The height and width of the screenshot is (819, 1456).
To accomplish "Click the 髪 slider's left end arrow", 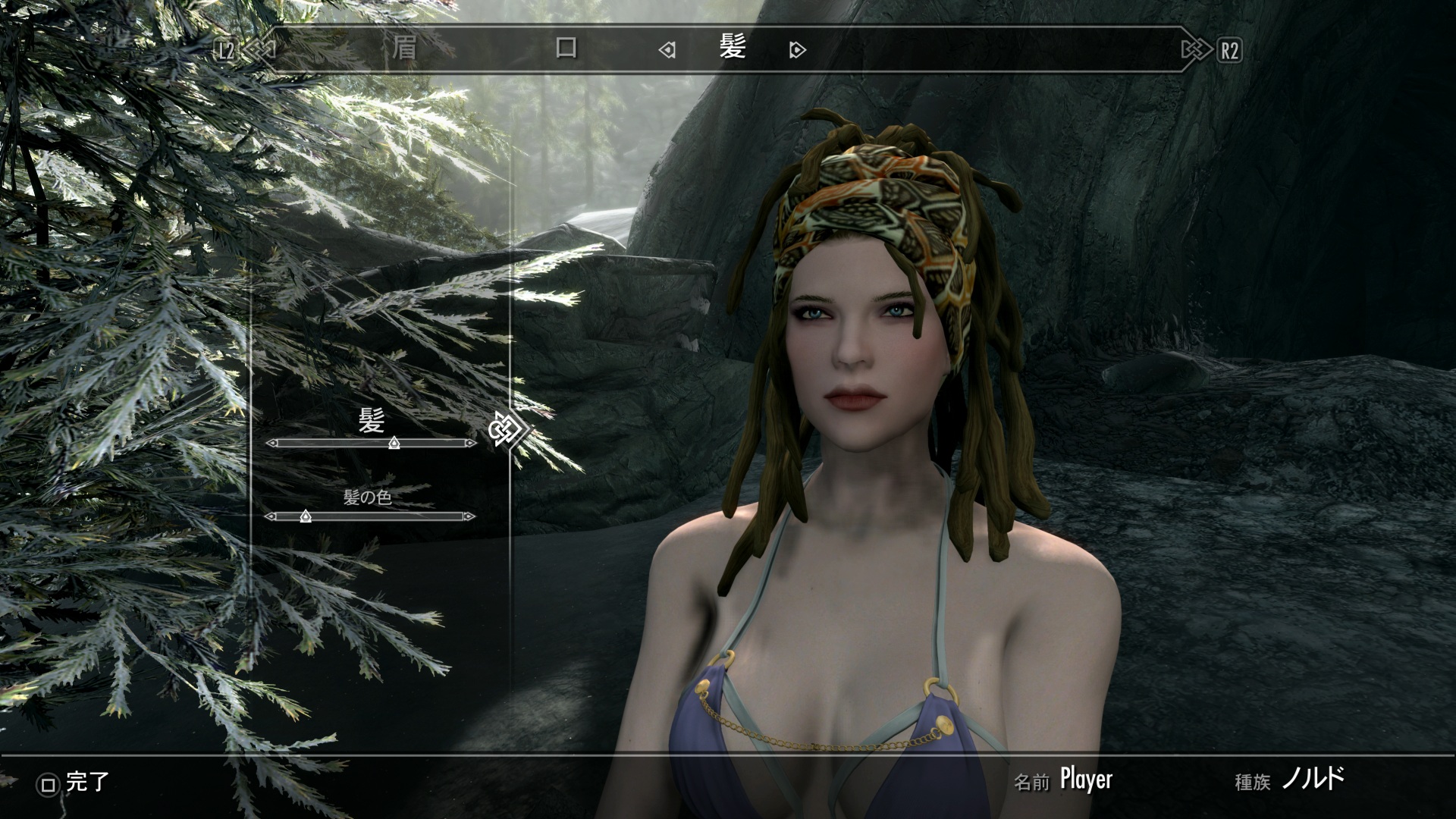I will click(271, 443).
